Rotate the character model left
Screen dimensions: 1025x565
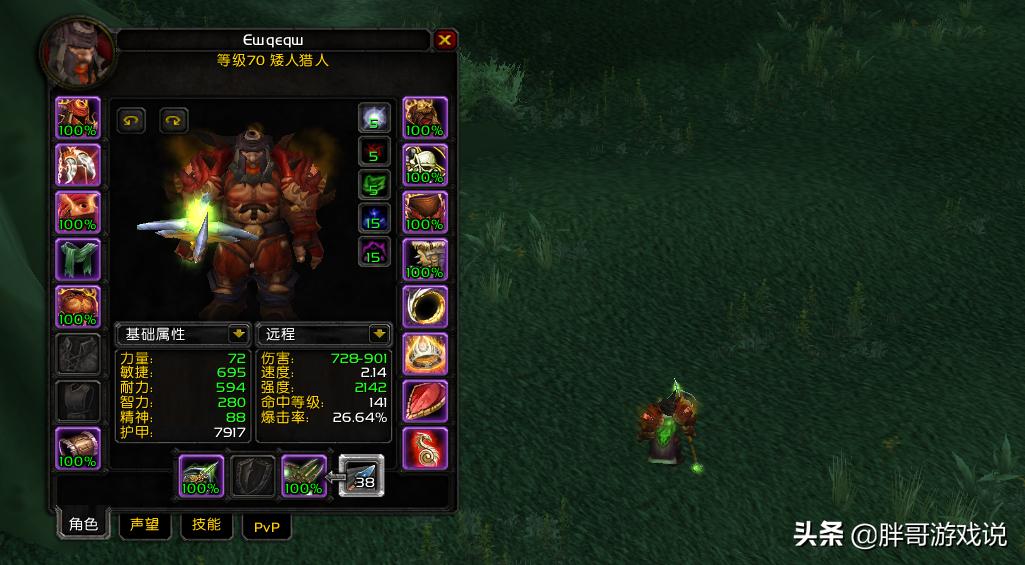tap(131, 121)
